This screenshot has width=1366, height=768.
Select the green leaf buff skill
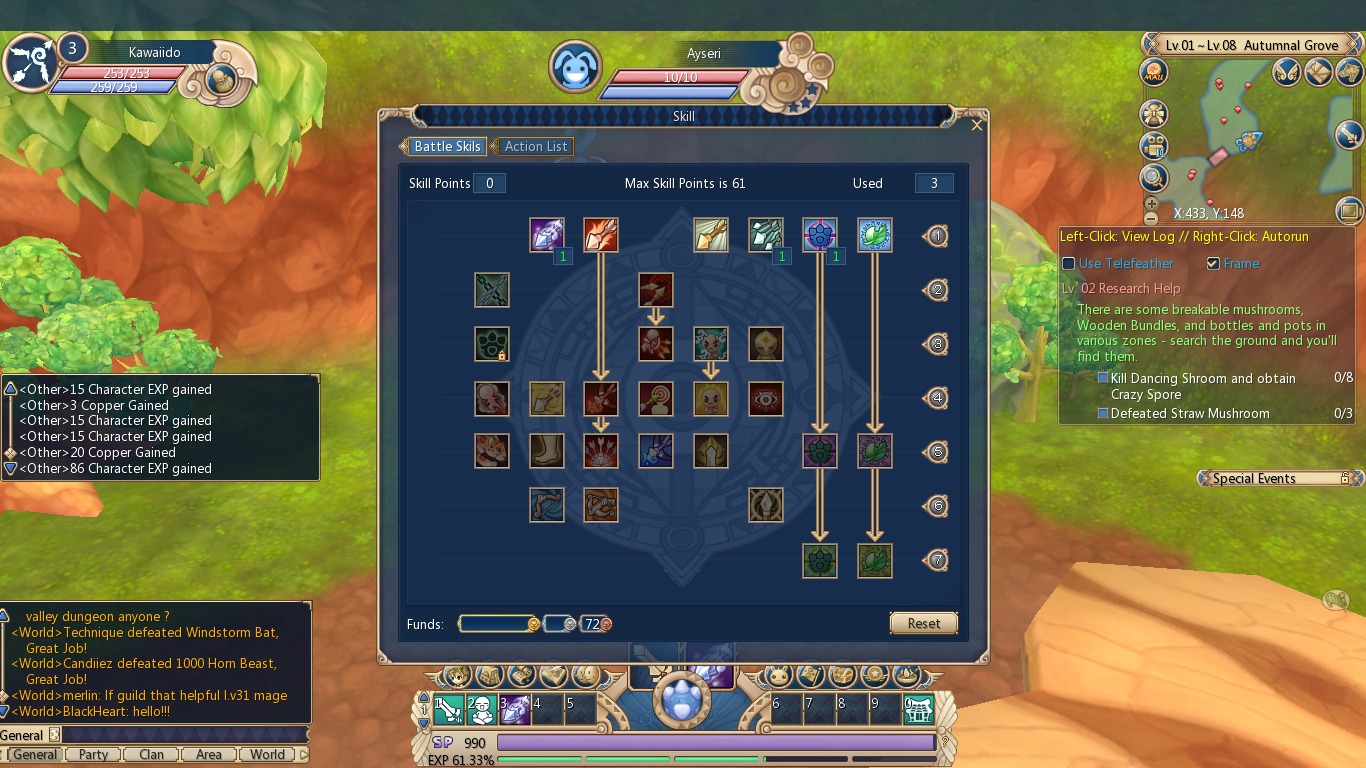(875, 236)
